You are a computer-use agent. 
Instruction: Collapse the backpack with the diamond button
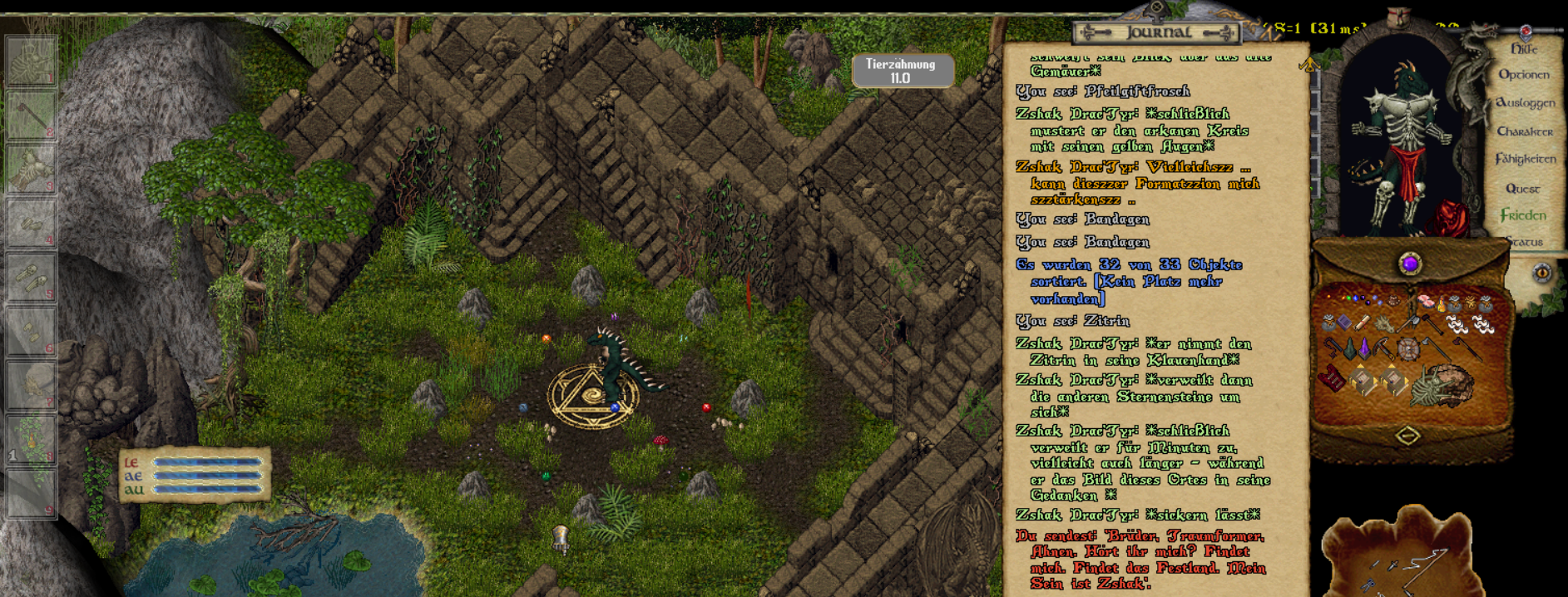click(1407, 436)
